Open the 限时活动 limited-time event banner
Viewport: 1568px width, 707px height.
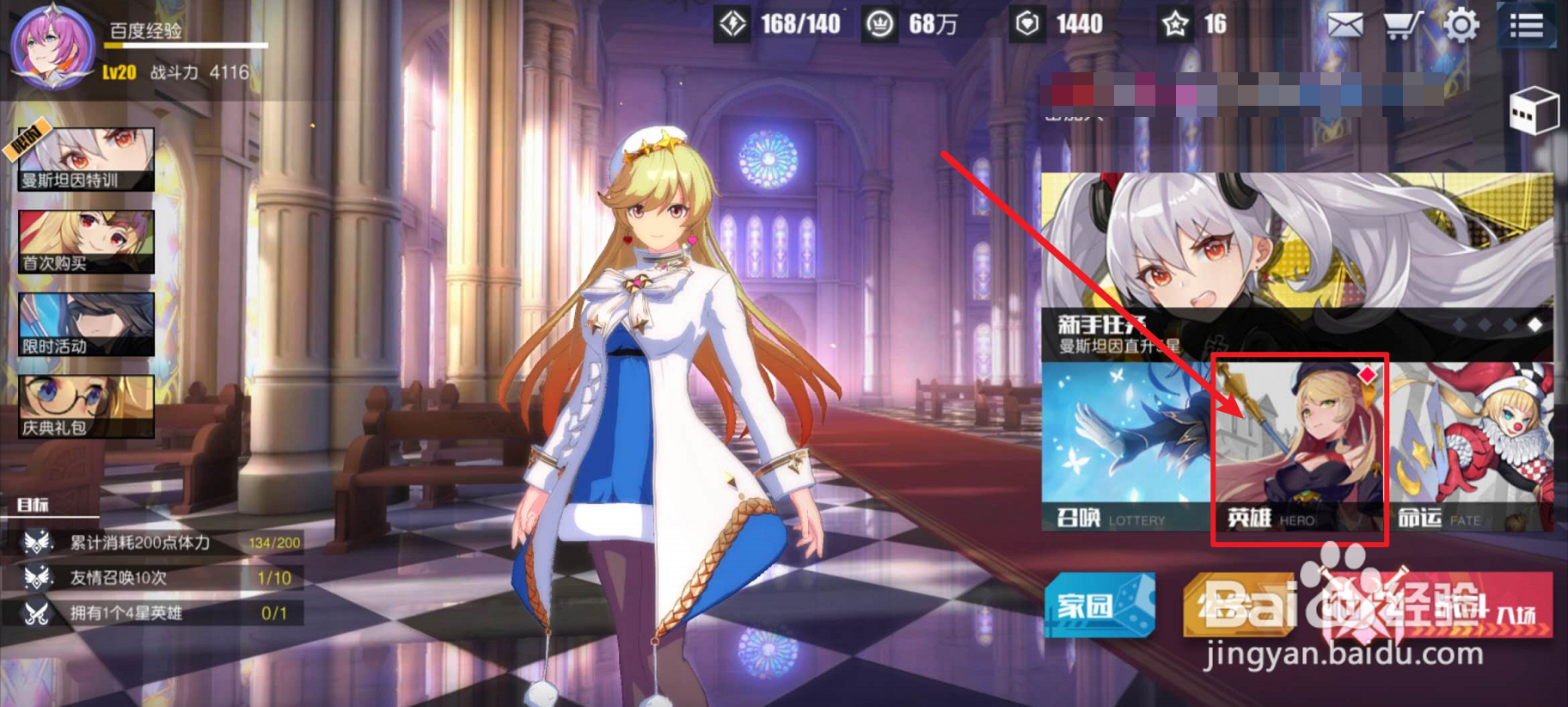[85, 323]
